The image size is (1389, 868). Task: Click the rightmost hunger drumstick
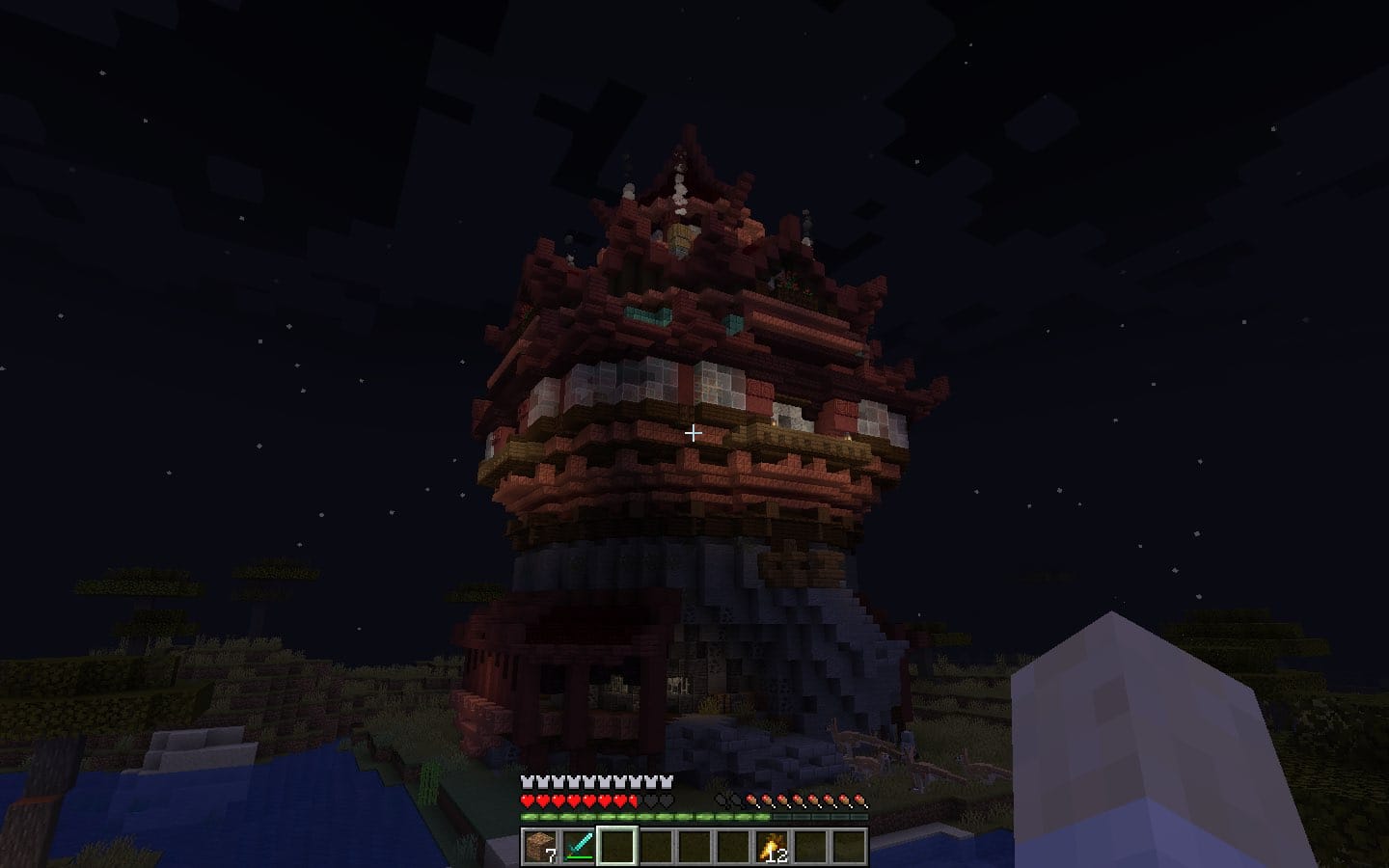(x=858, y=800)
